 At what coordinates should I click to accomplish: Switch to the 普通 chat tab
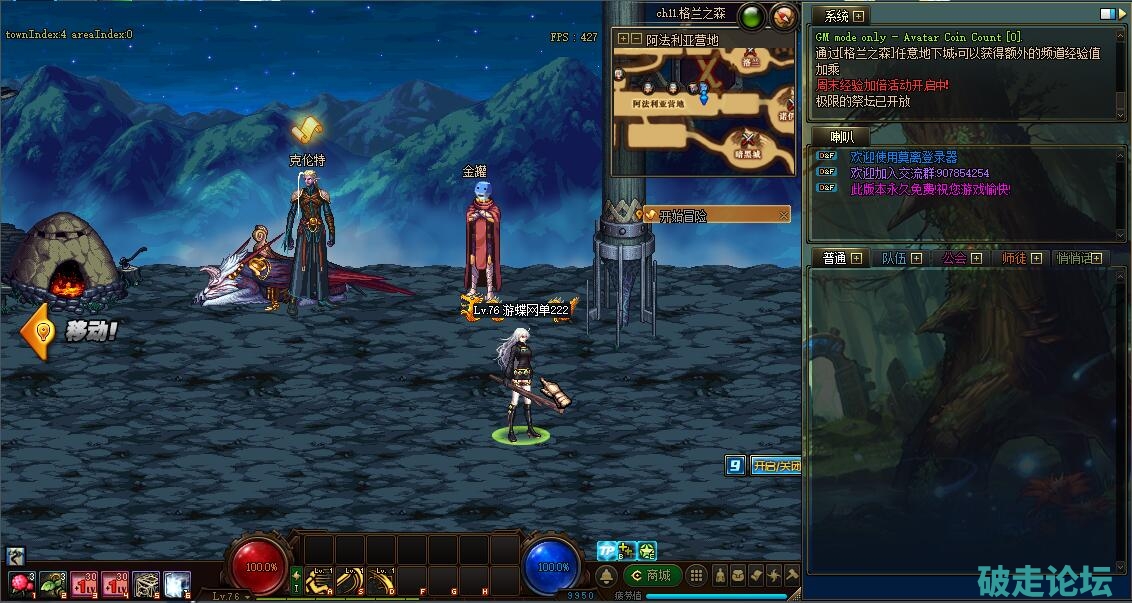tap(835, 258)
